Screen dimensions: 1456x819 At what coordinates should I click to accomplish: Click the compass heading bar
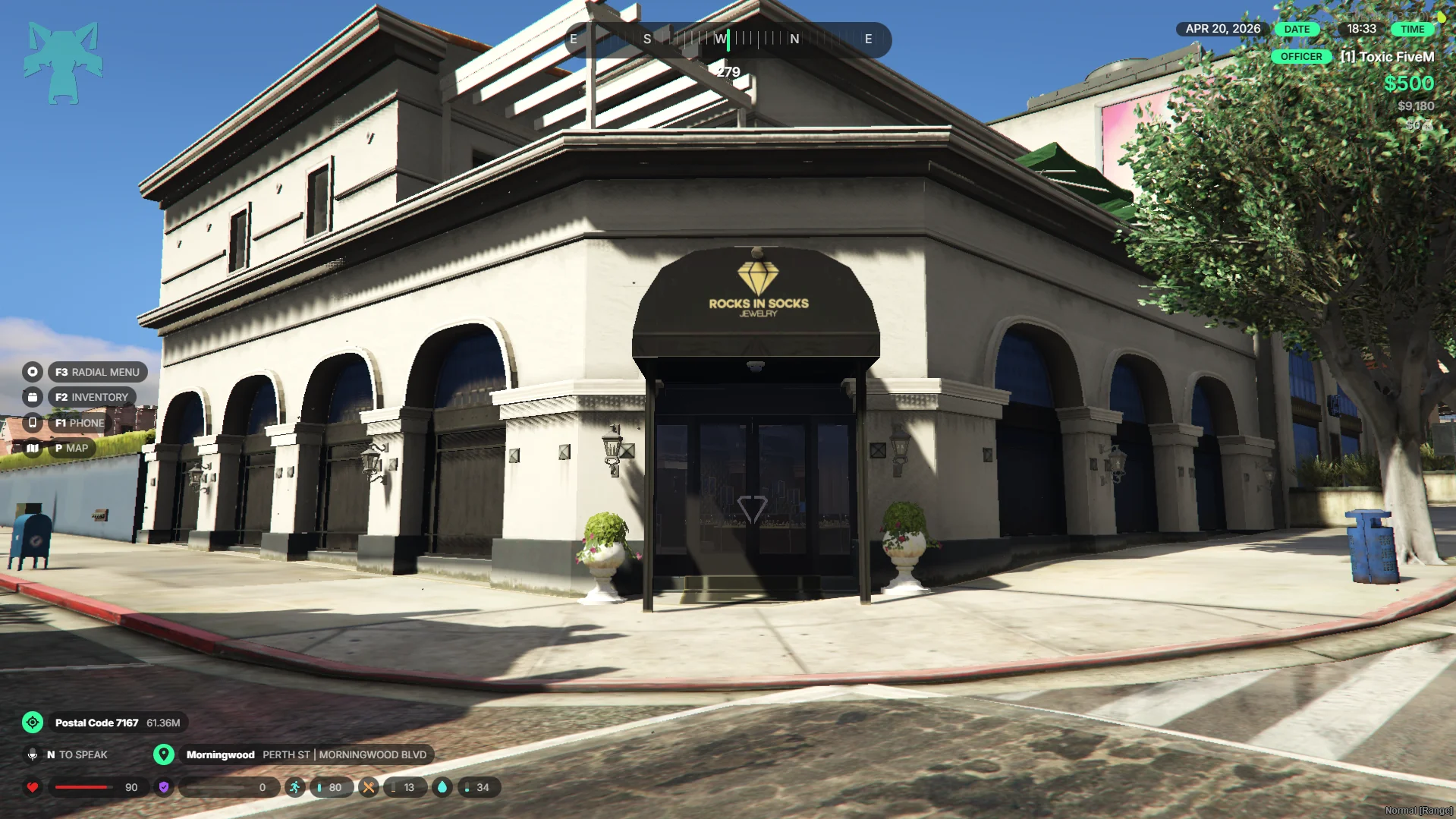click(728, 39)
